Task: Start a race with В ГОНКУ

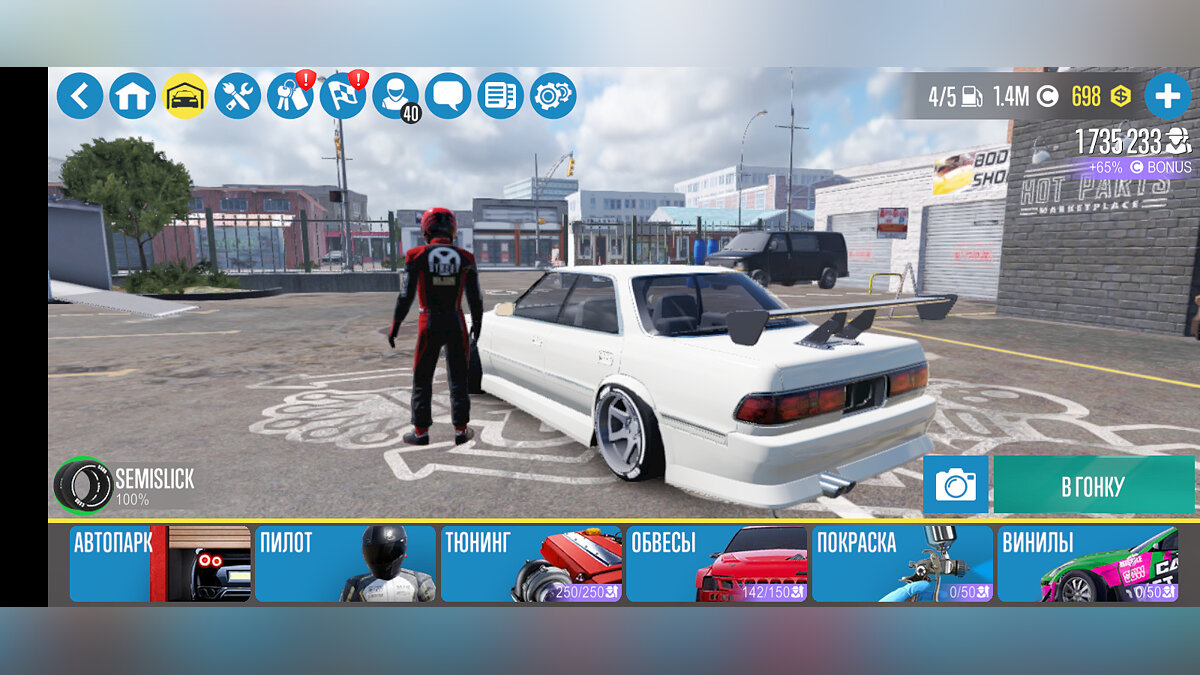Action: [x=1093, y=486]
